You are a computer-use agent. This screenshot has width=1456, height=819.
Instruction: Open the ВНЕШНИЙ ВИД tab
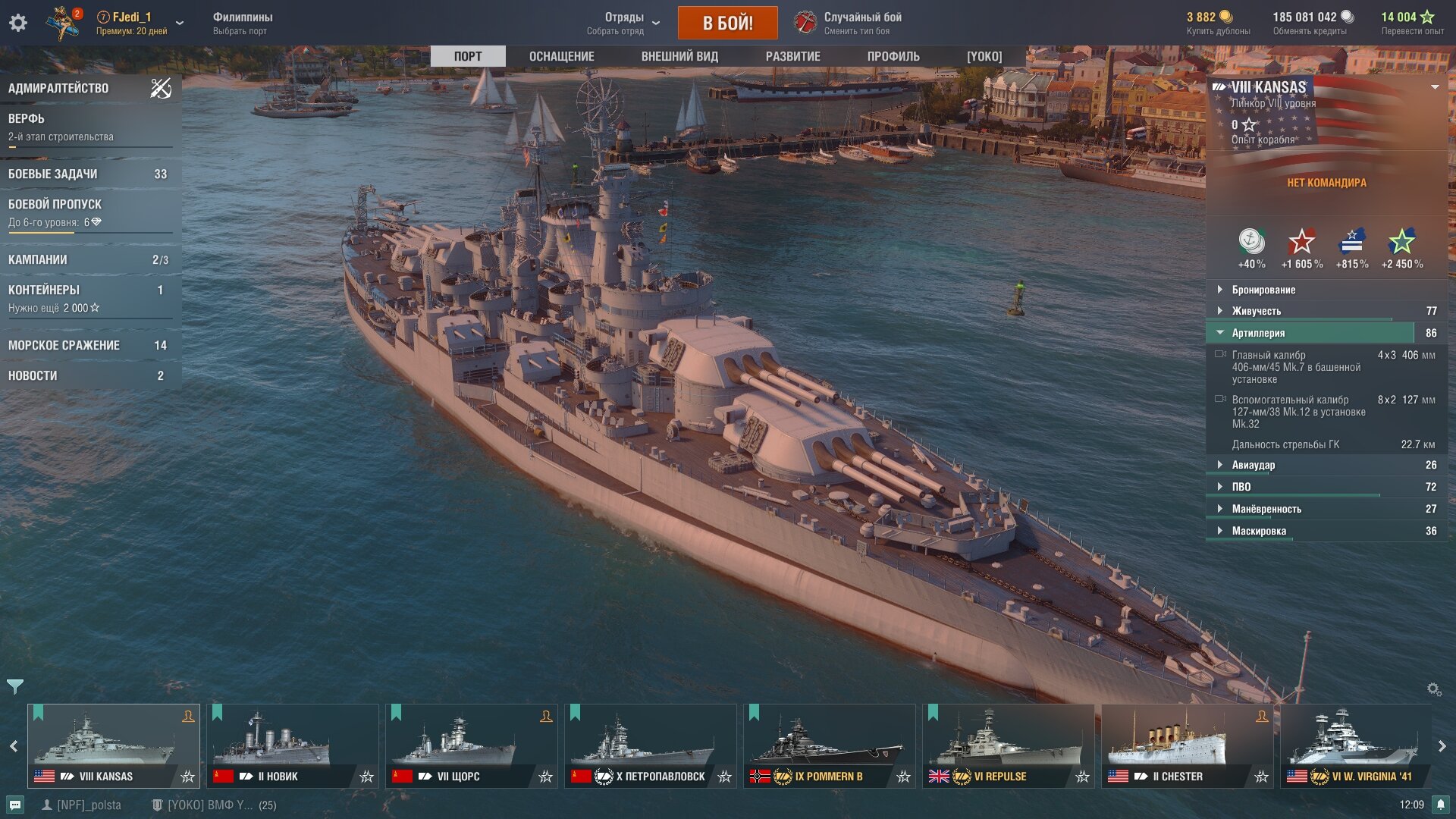click(679, 57)
